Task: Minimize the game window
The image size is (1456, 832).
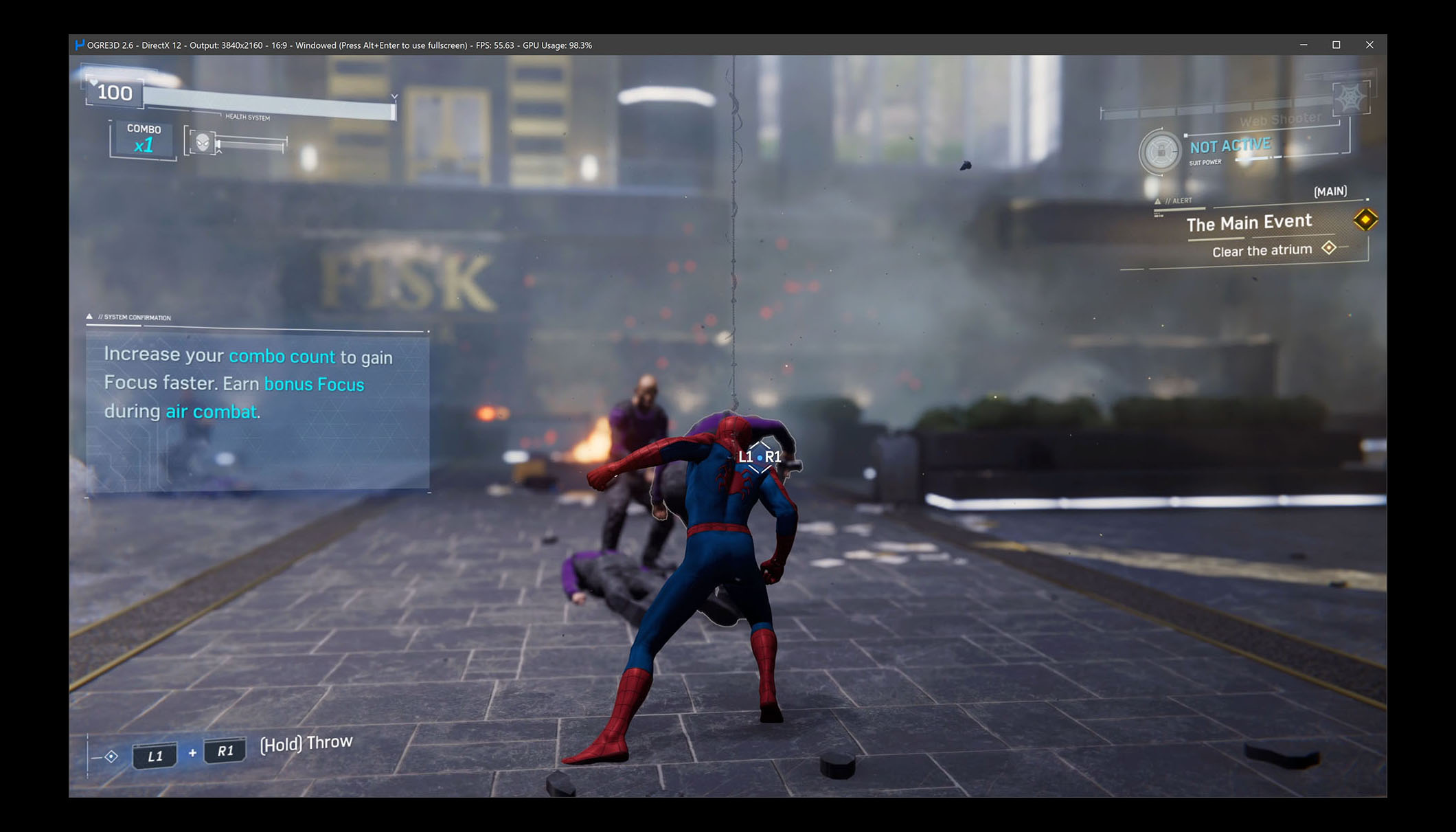Action: 1304,45
